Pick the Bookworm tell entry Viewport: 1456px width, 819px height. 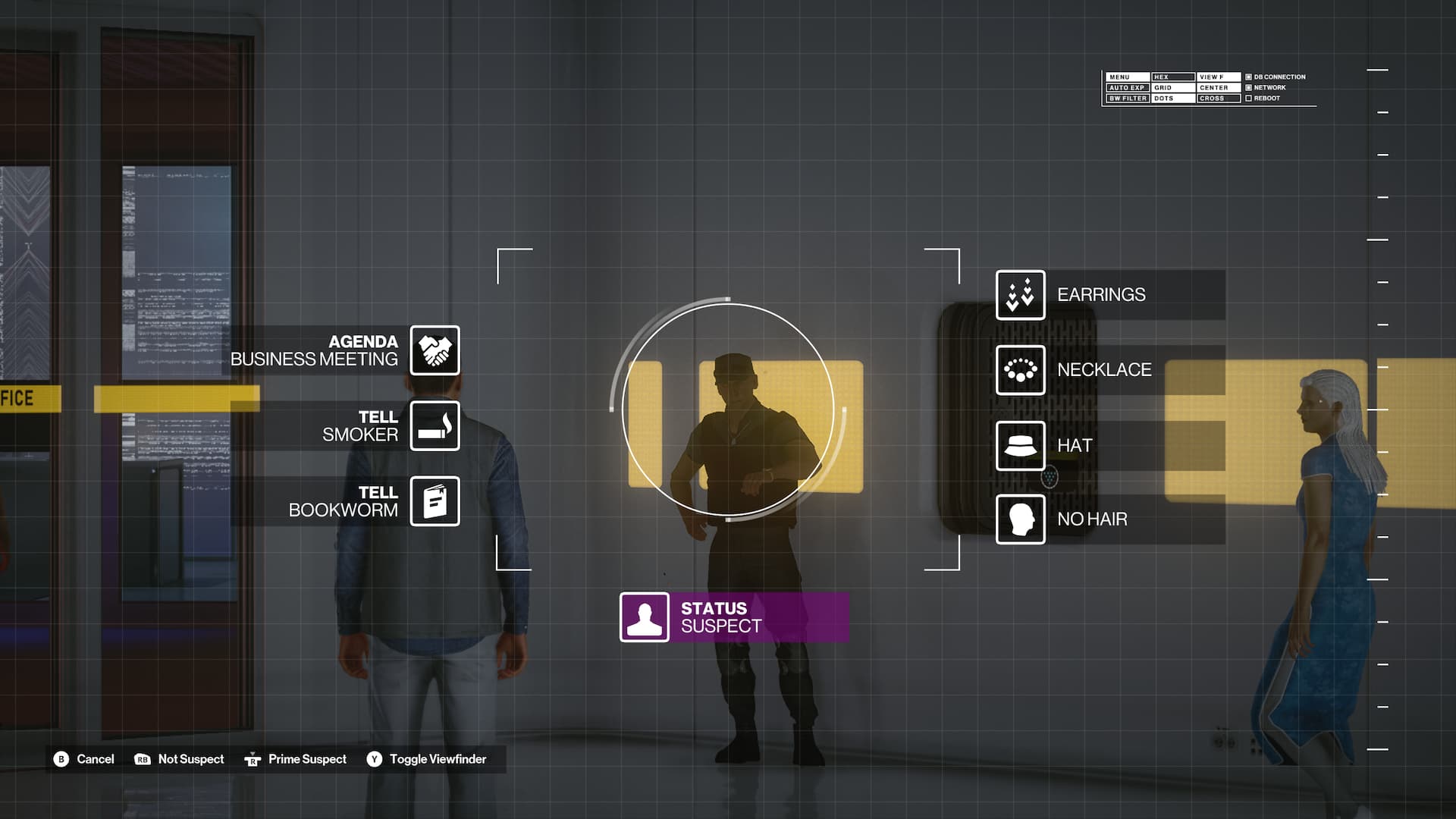point(344,501)
